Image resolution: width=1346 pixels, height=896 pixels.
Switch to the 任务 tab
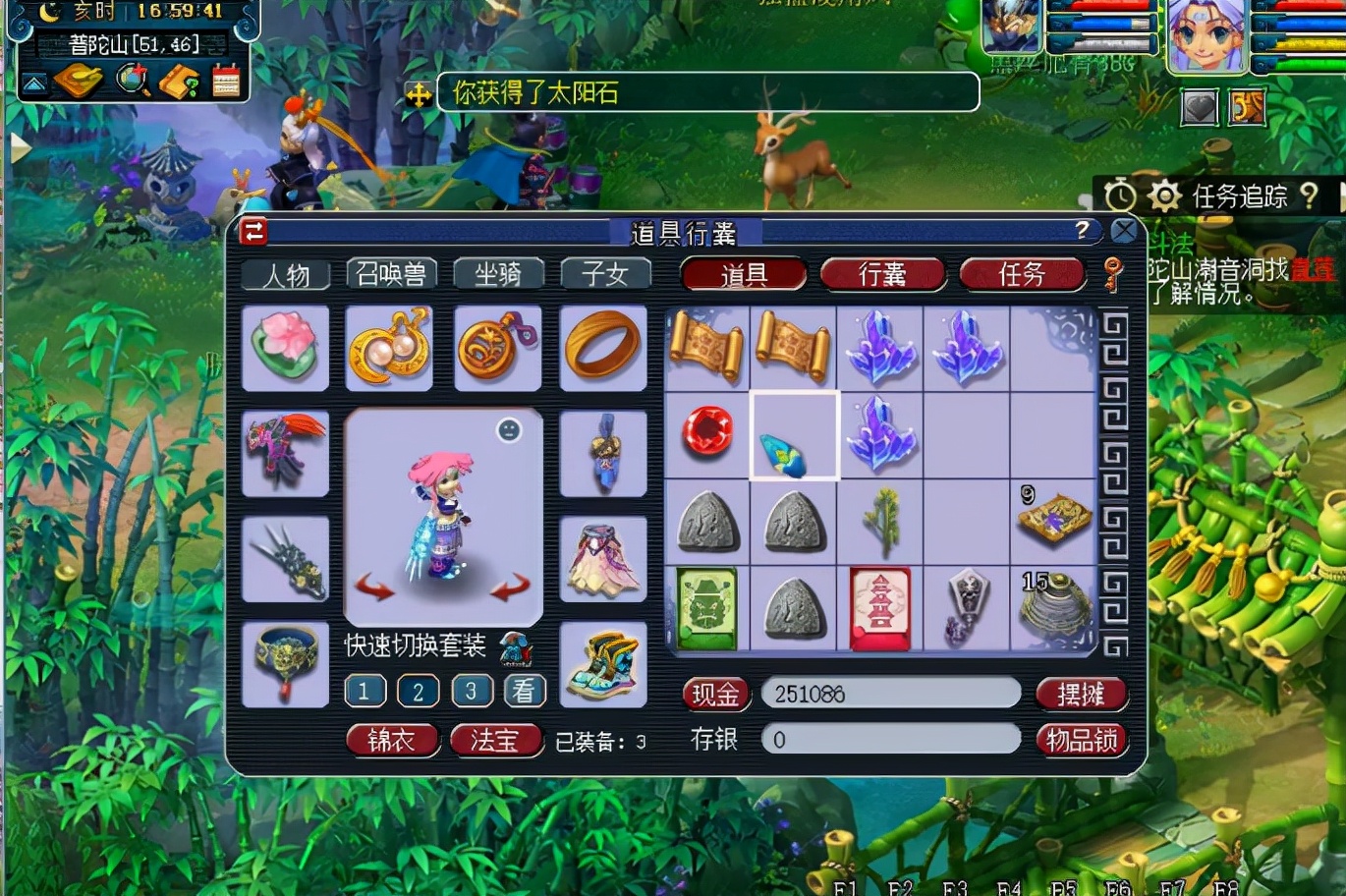[x=1023, y=276]
